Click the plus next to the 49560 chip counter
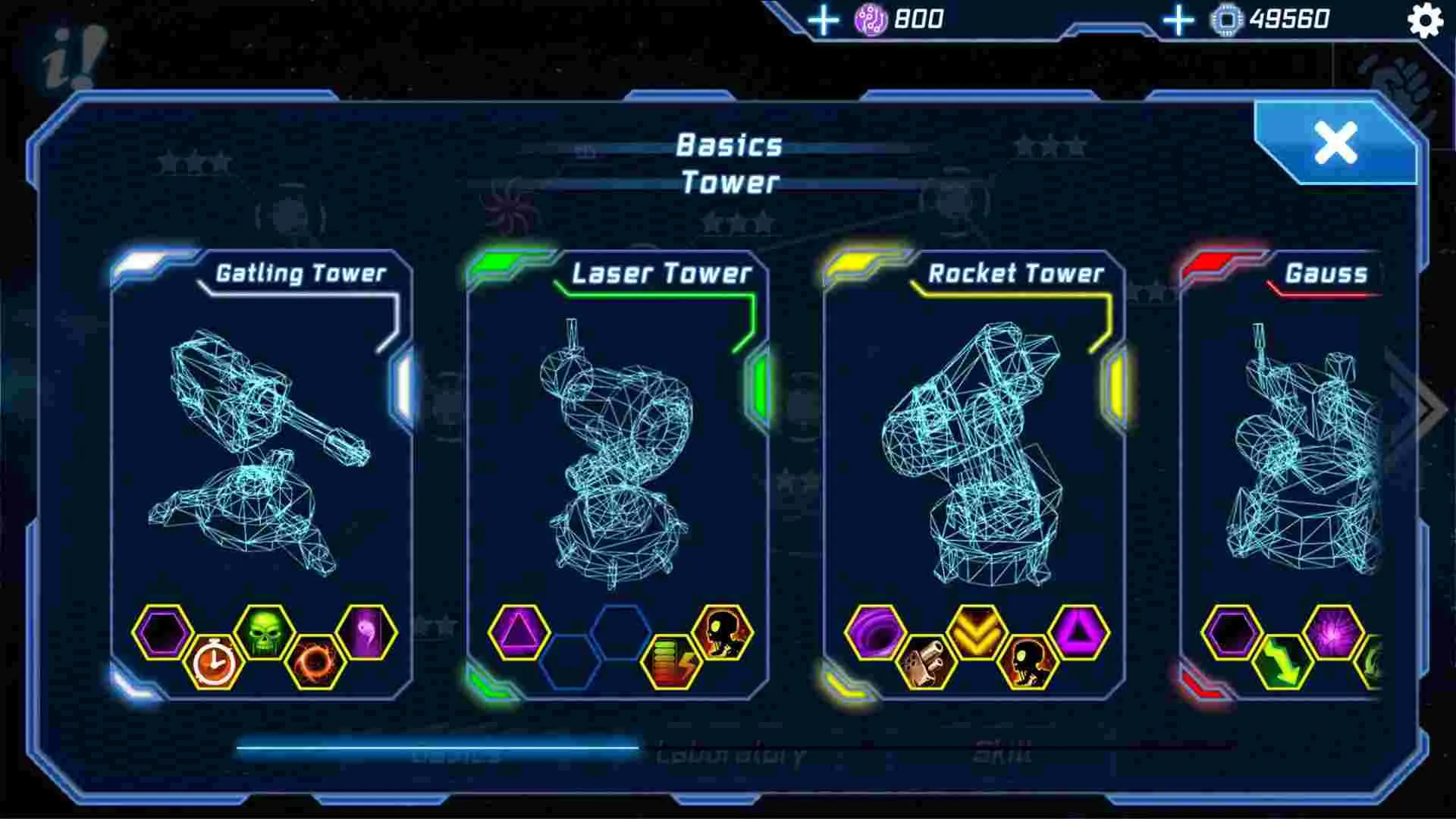 tap(1178, 20)
